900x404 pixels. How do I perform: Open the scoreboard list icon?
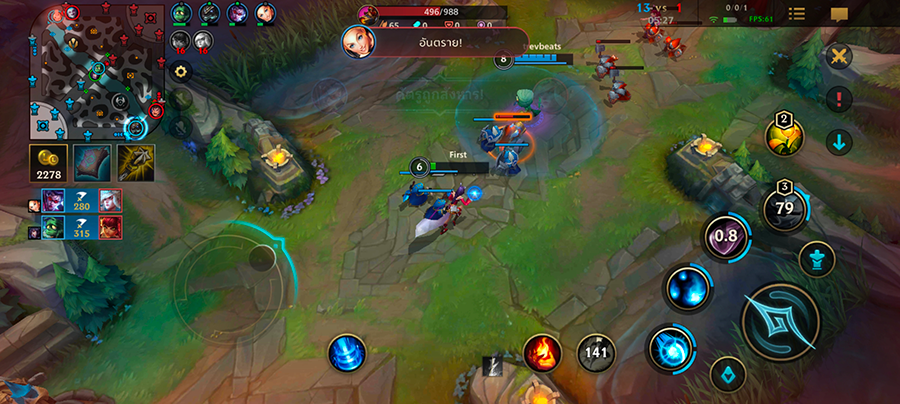pyautogui.click(x=797, y=14)
